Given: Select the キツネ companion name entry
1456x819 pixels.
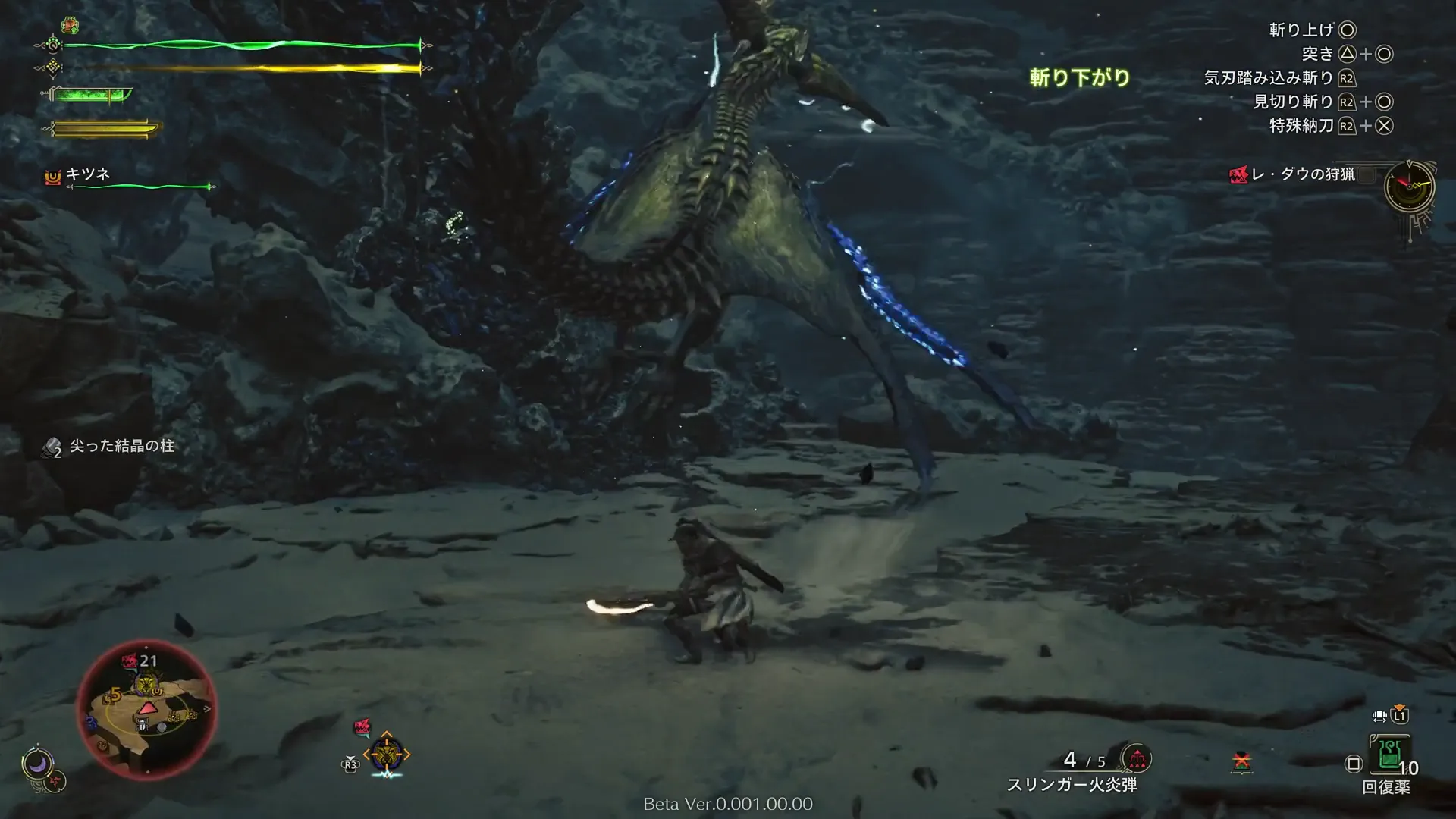Looking at the screenshot, I should point(88,174).
